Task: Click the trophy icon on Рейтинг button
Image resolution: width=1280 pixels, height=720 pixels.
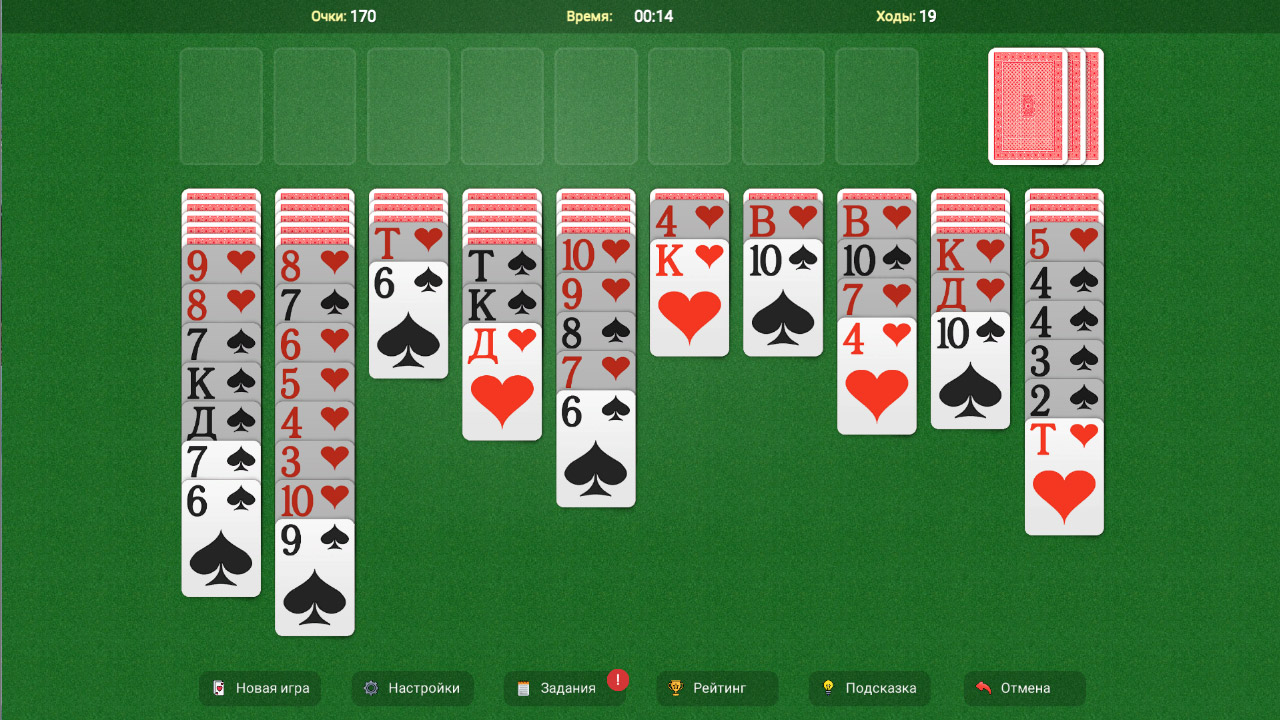Action: pyautogui.click(x=678, y=688)
